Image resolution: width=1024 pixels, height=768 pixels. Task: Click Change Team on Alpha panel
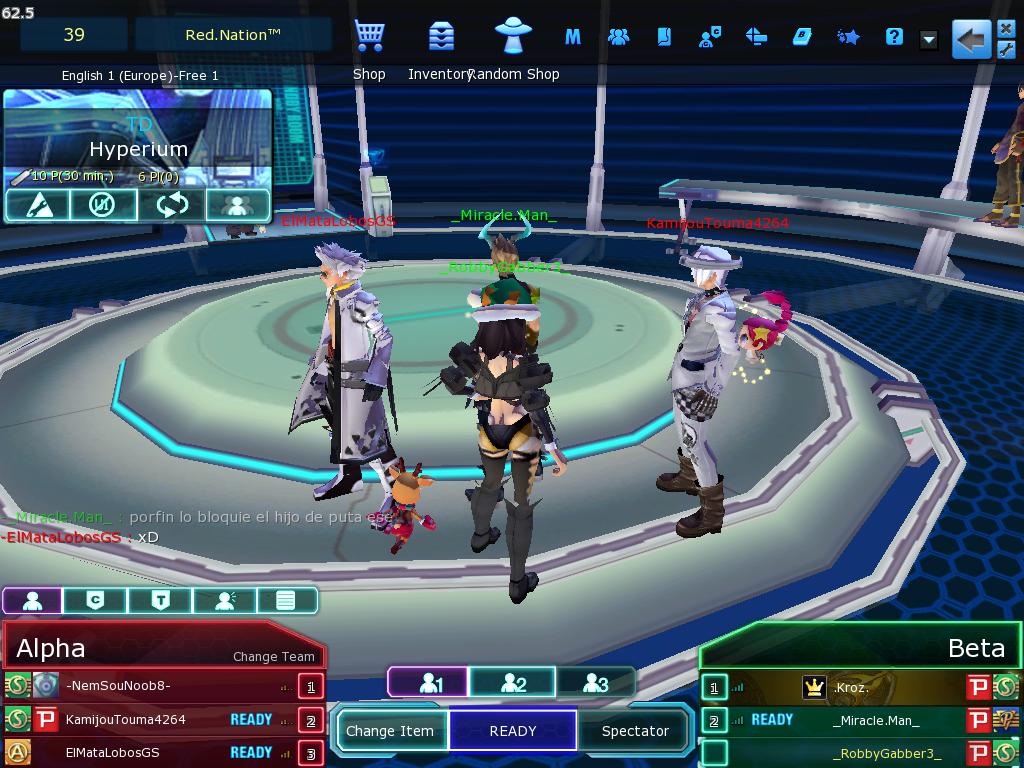273,657
